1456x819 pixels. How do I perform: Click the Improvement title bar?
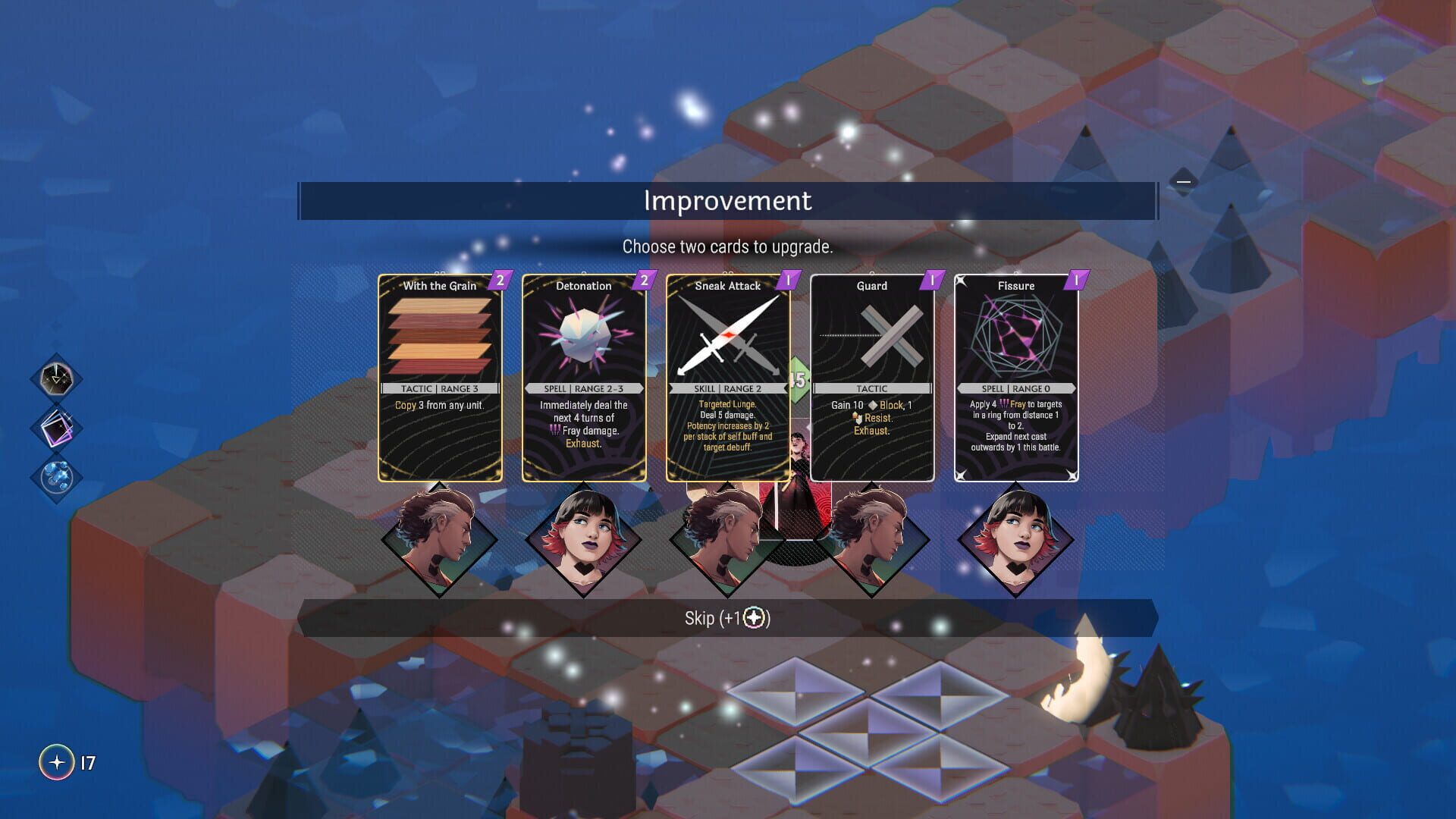726,201
